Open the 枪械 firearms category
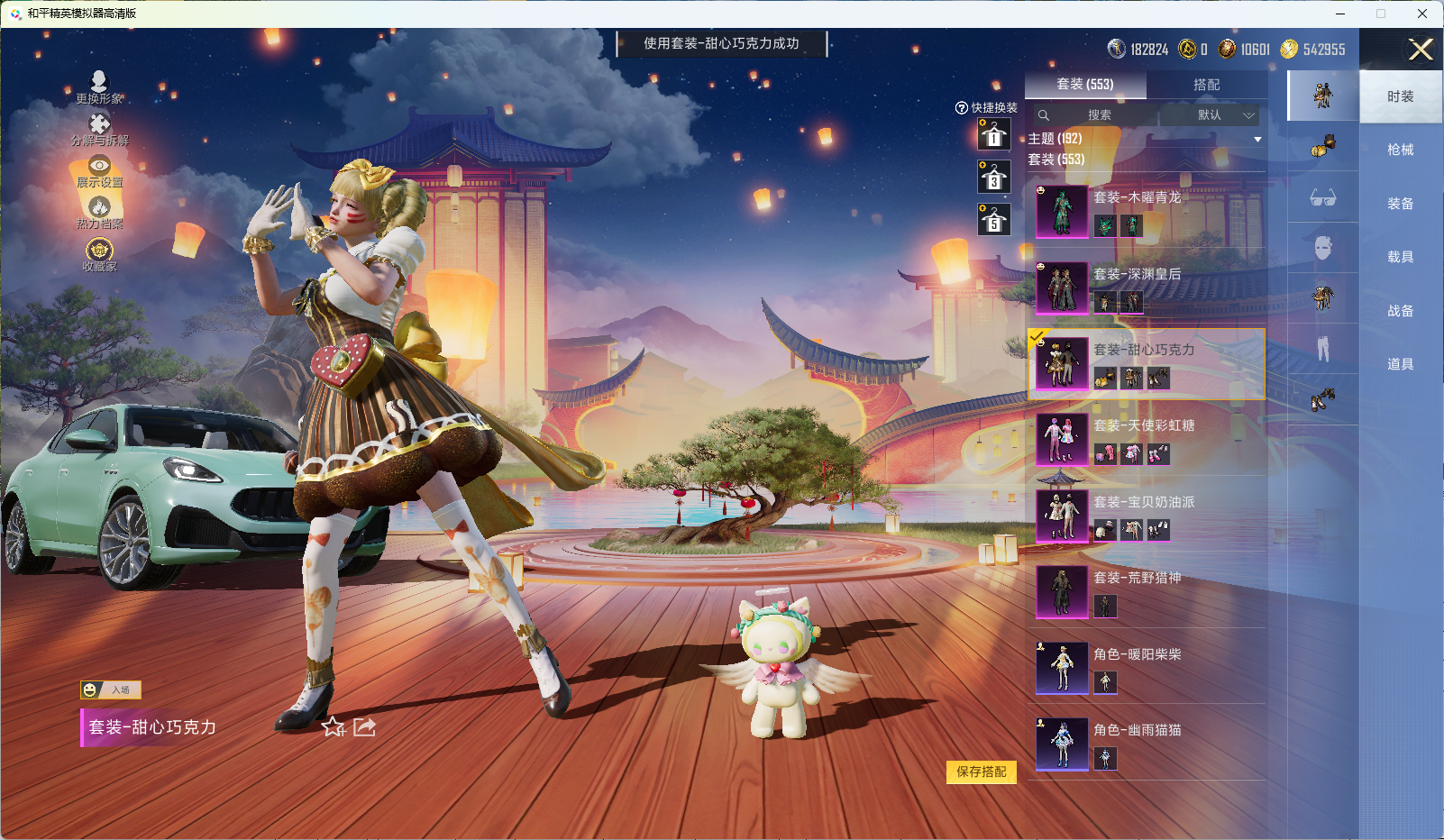1444x840 pixels. point(1400,150)
